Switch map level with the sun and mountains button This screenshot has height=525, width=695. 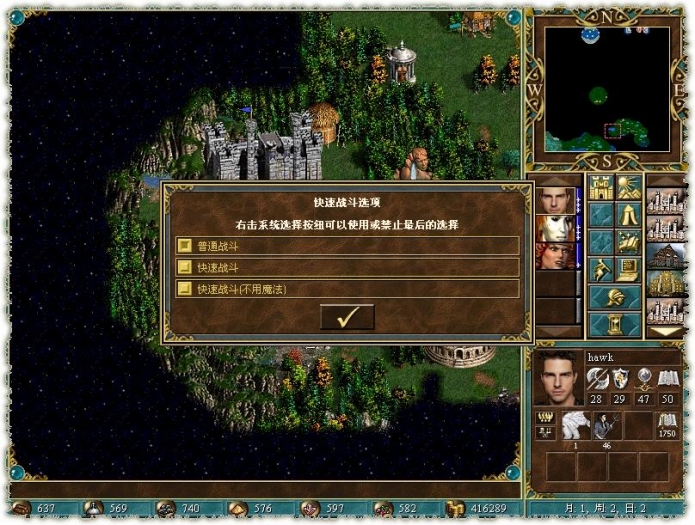click(x=629, y=187)
